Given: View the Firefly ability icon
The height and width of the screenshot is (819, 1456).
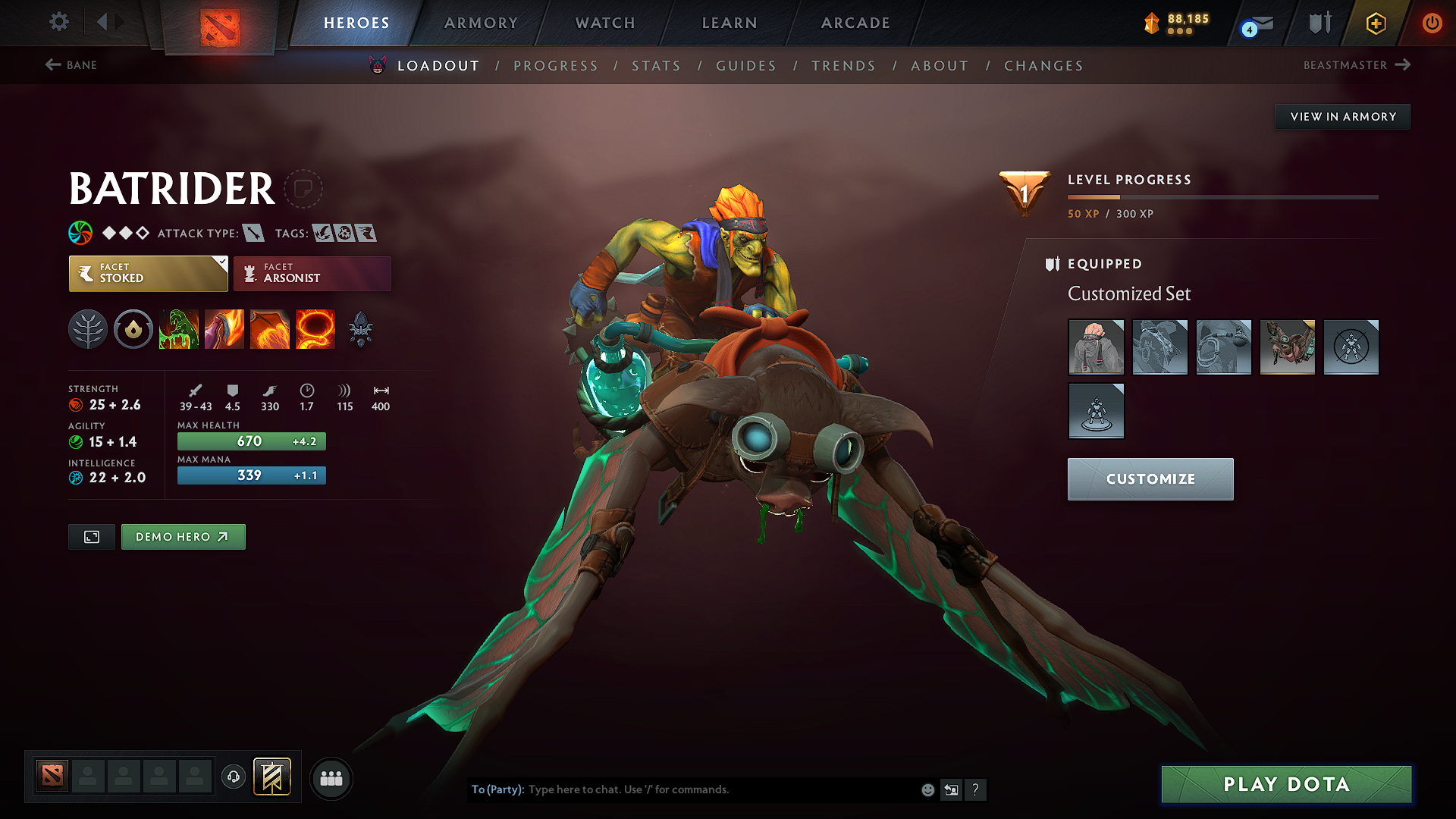Looking at the screenshot, I should click(x=270, y=329).
